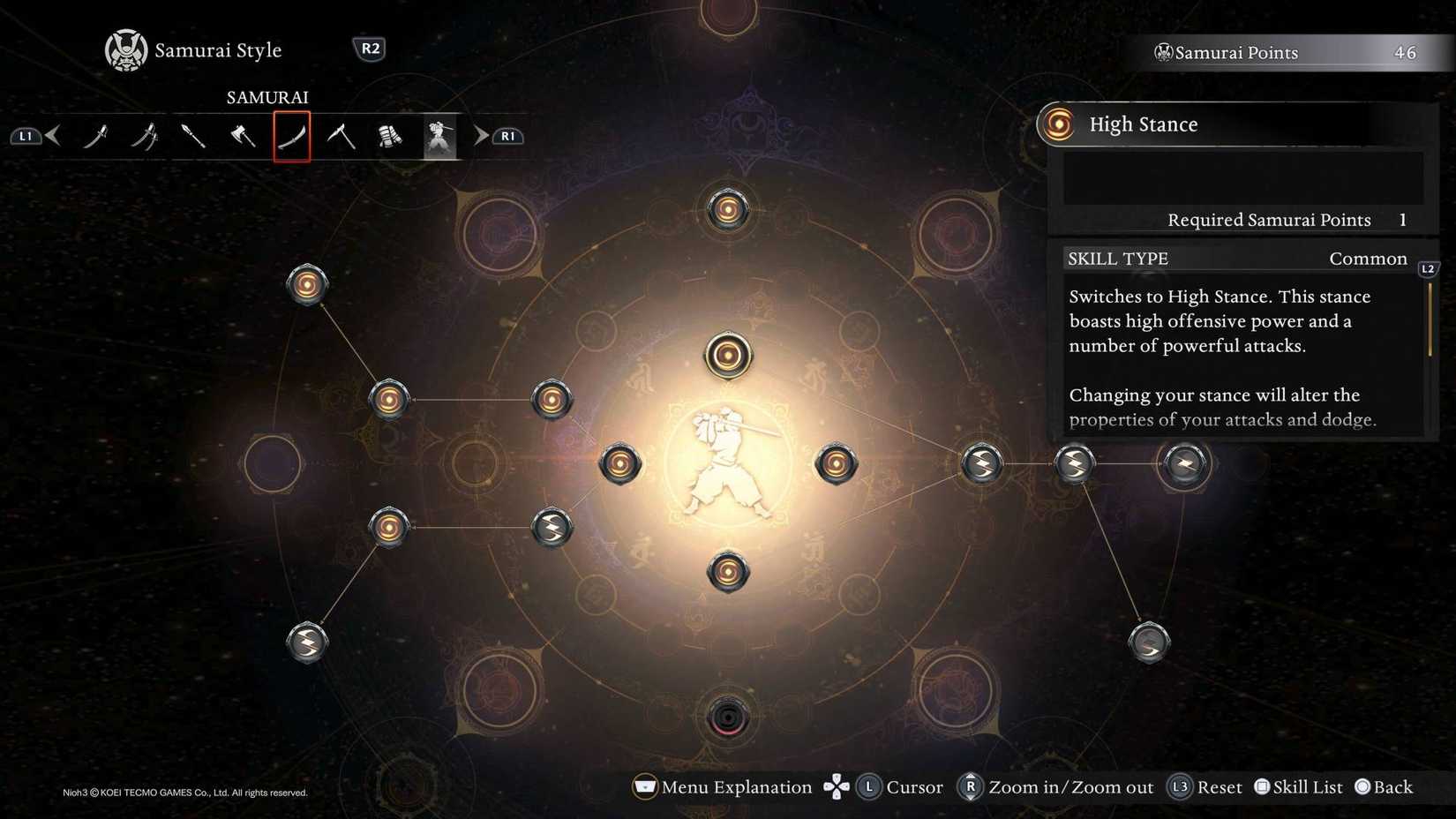Switch to the dual swords skill tree
The height and width of the screenshot is (819, 1456).
pyautogui.click(x=146, y=136)
